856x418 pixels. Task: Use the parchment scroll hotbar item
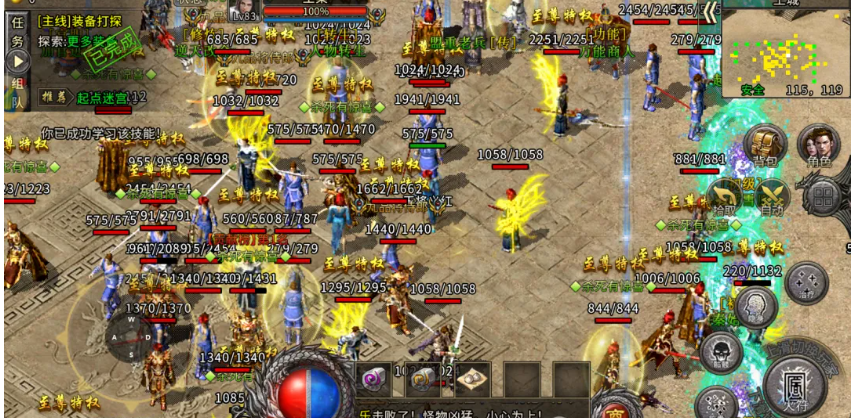pos(469,379)
